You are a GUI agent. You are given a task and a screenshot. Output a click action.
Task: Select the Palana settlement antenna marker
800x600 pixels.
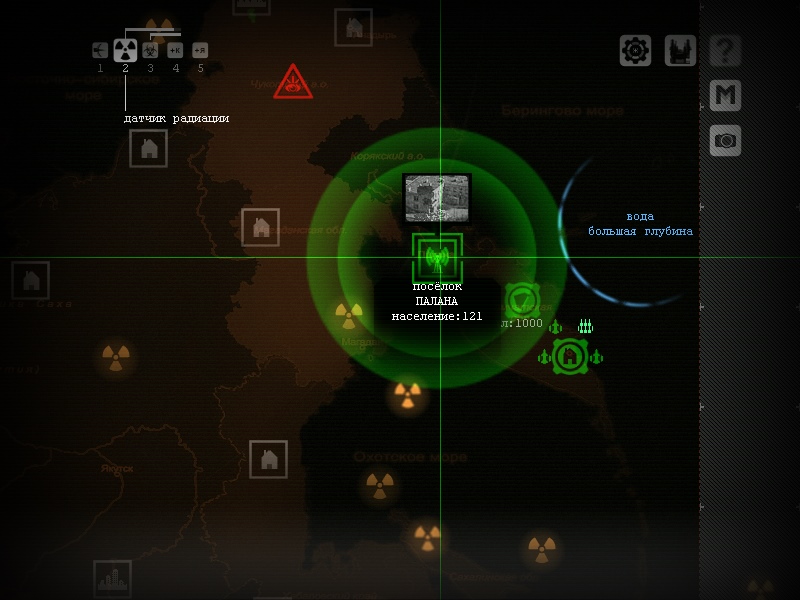coord(437,257)
